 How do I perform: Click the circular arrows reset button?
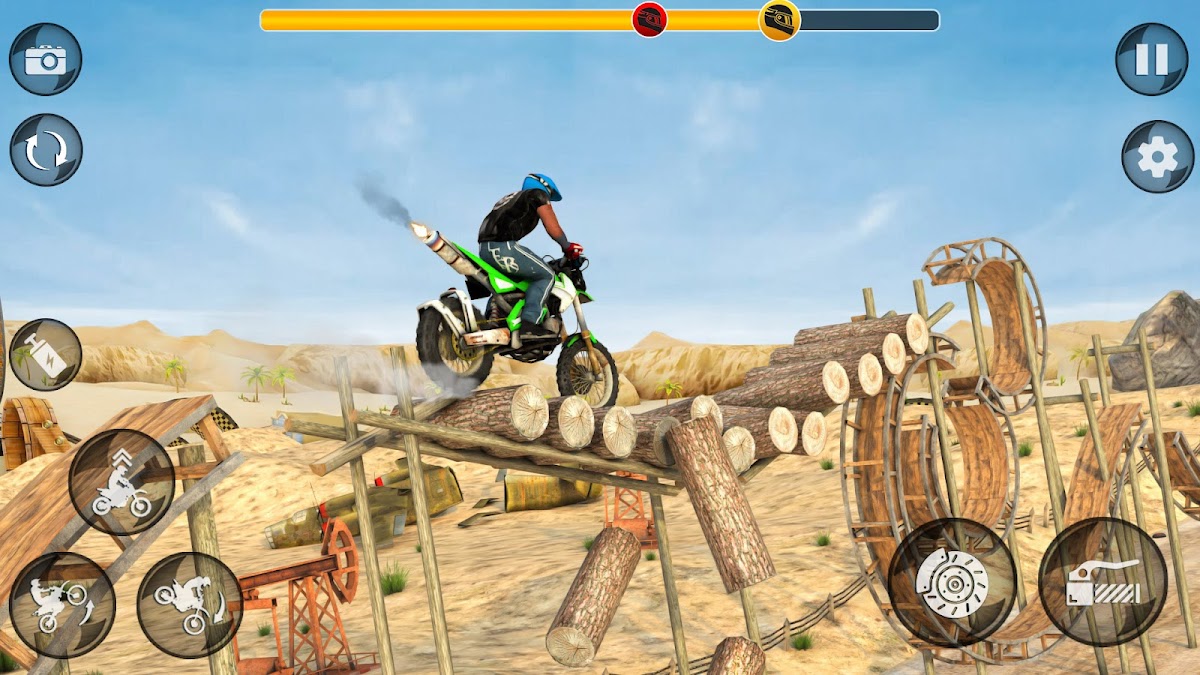46,150
